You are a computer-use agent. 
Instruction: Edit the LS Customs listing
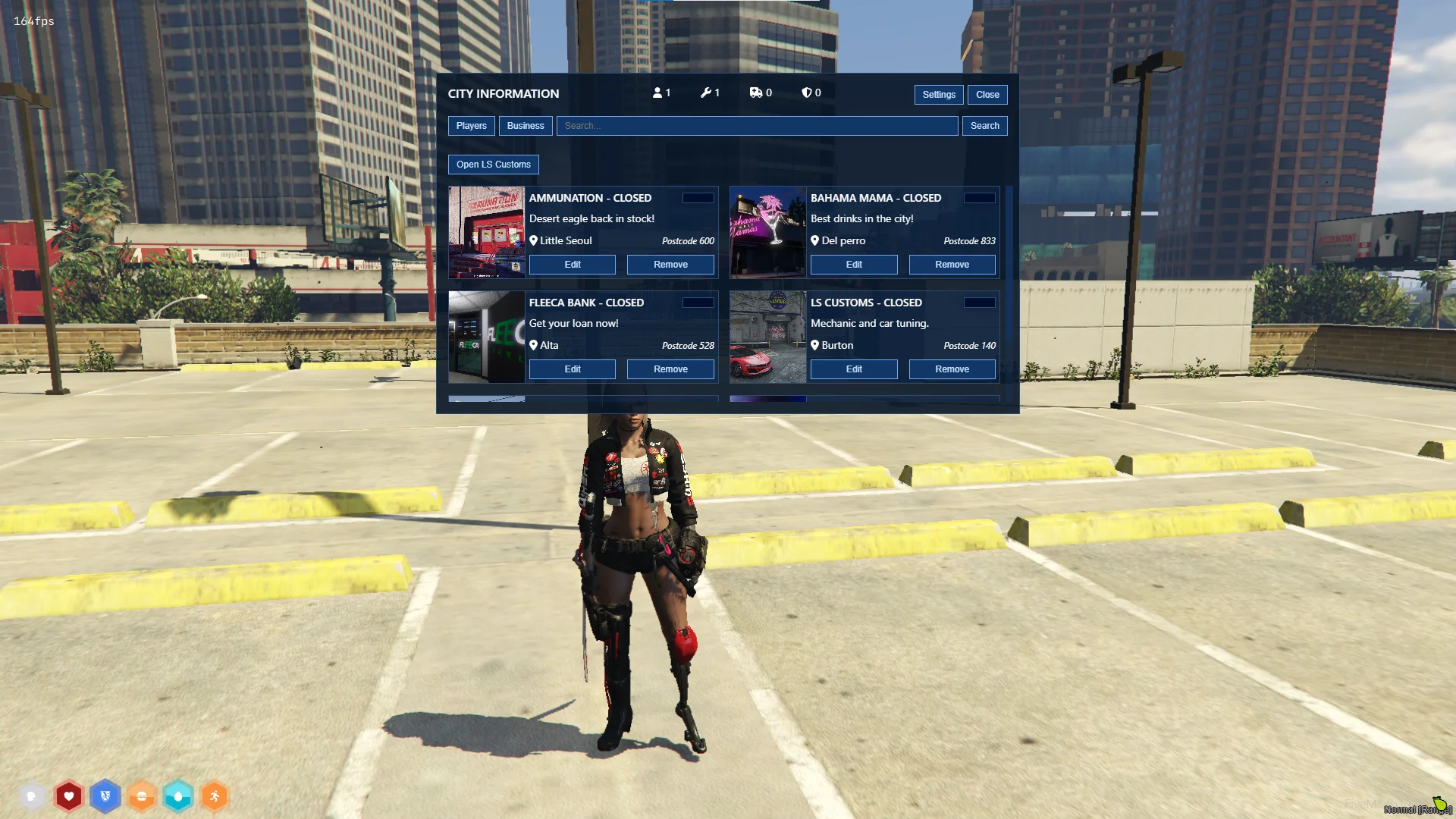pos(854,369)
